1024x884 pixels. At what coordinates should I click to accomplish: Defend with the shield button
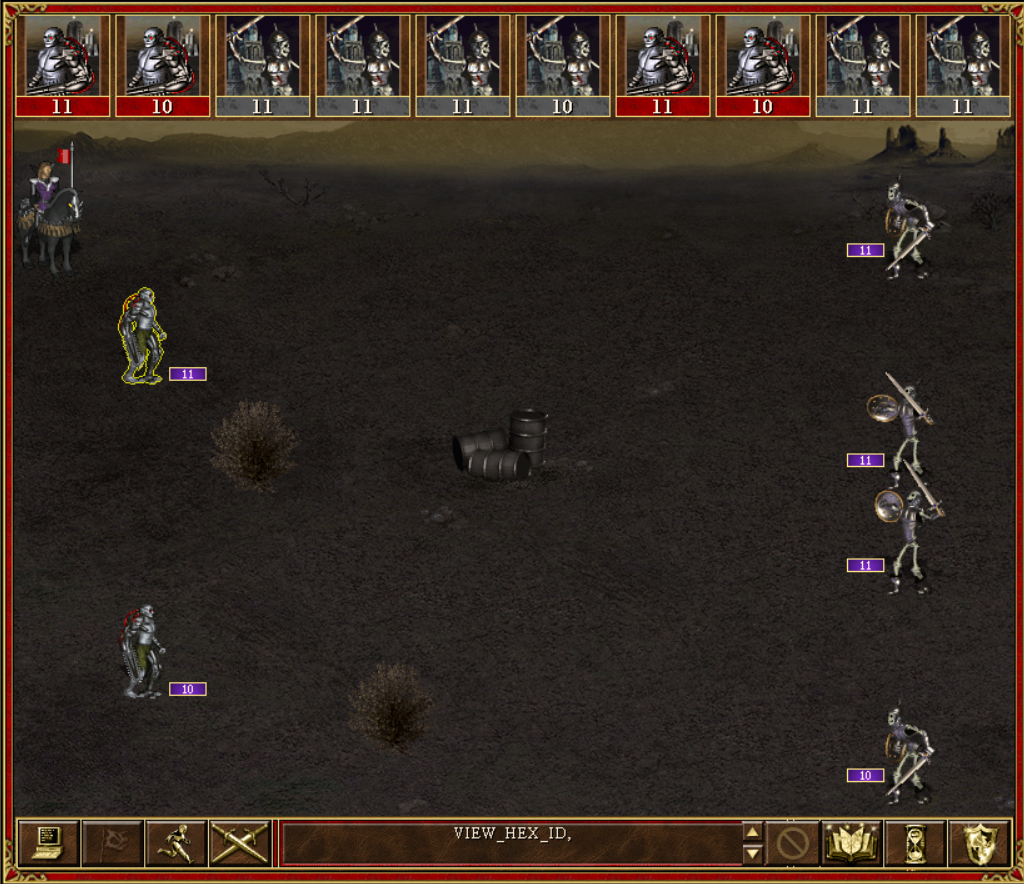coord(978,843)
